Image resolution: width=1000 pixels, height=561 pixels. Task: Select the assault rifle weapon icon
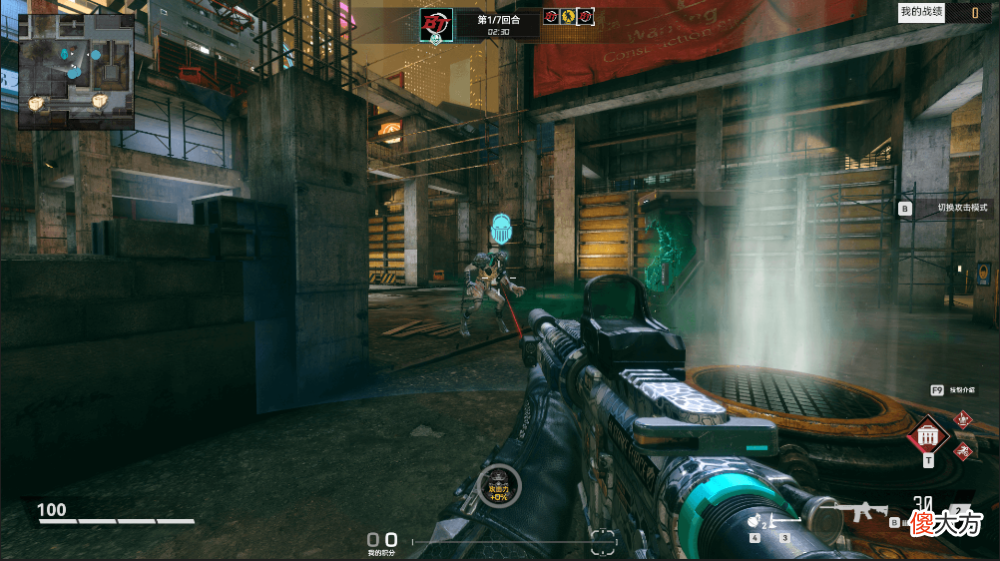tap(862, 514)
